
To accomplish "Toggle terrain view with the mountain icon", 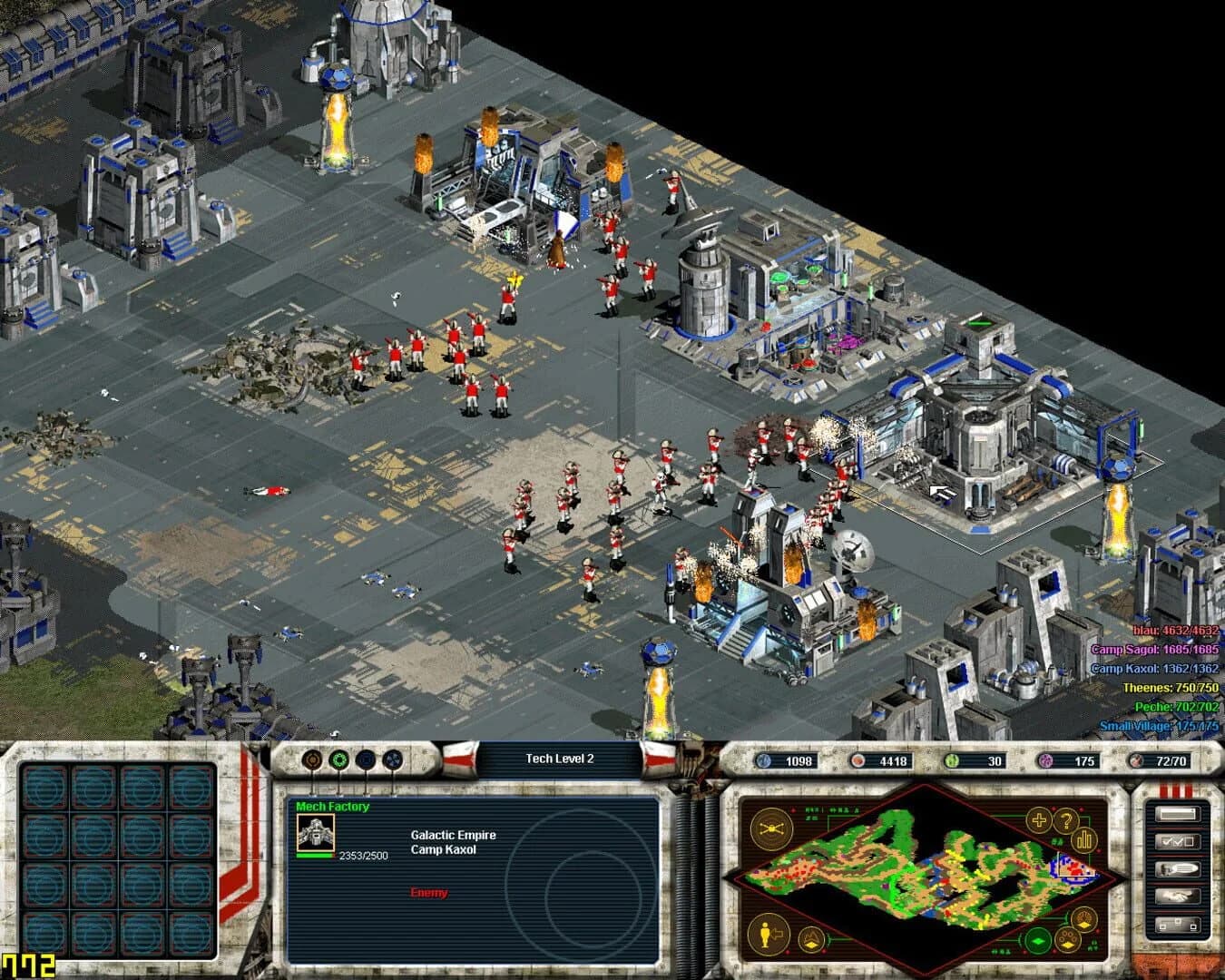I will pos(810,937).
